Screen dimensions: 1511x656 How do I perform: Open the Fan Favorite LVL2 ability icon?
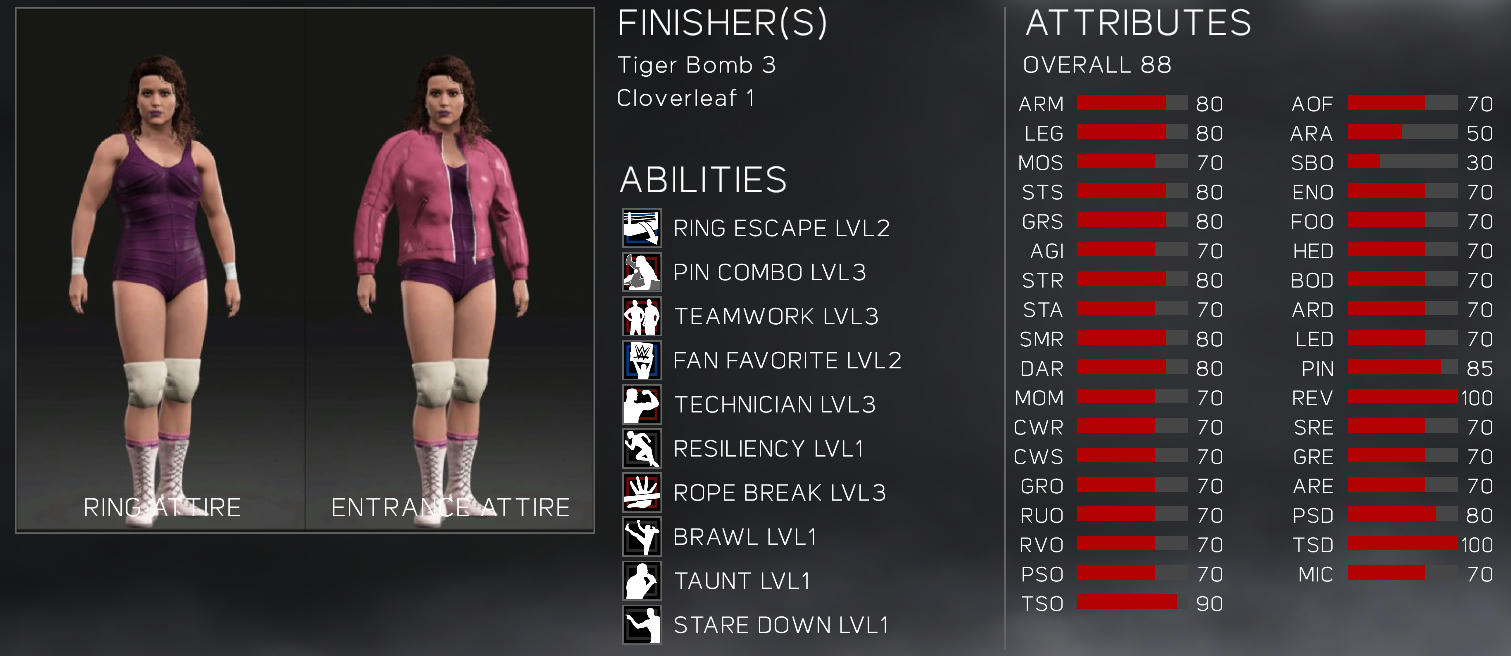641,361
